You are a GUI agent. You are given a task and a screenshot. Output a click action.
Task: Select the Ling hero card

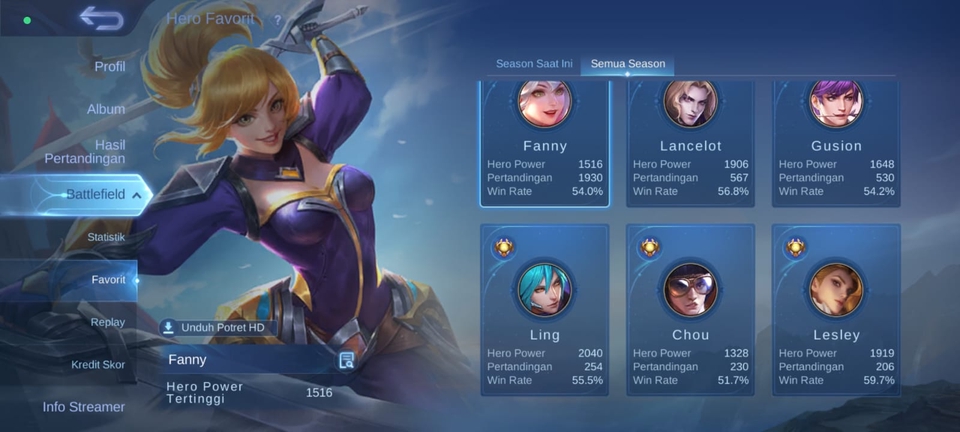click(x=544, y=310)
